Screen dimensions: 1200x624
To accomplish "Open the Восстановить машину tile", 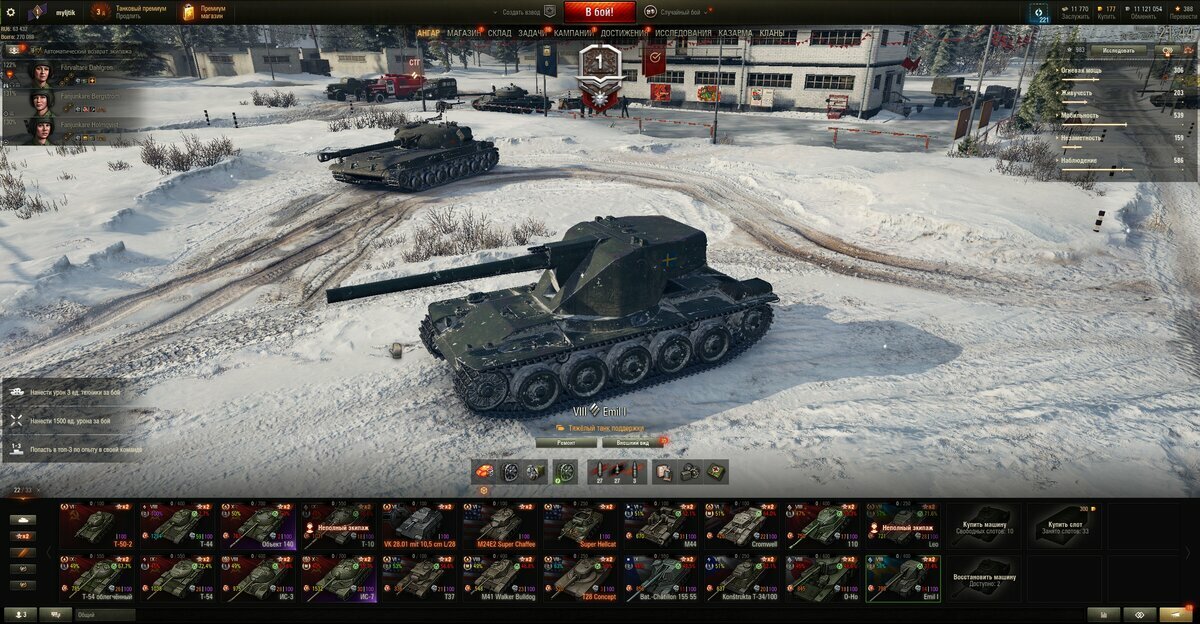I will [x=984, y=579].
